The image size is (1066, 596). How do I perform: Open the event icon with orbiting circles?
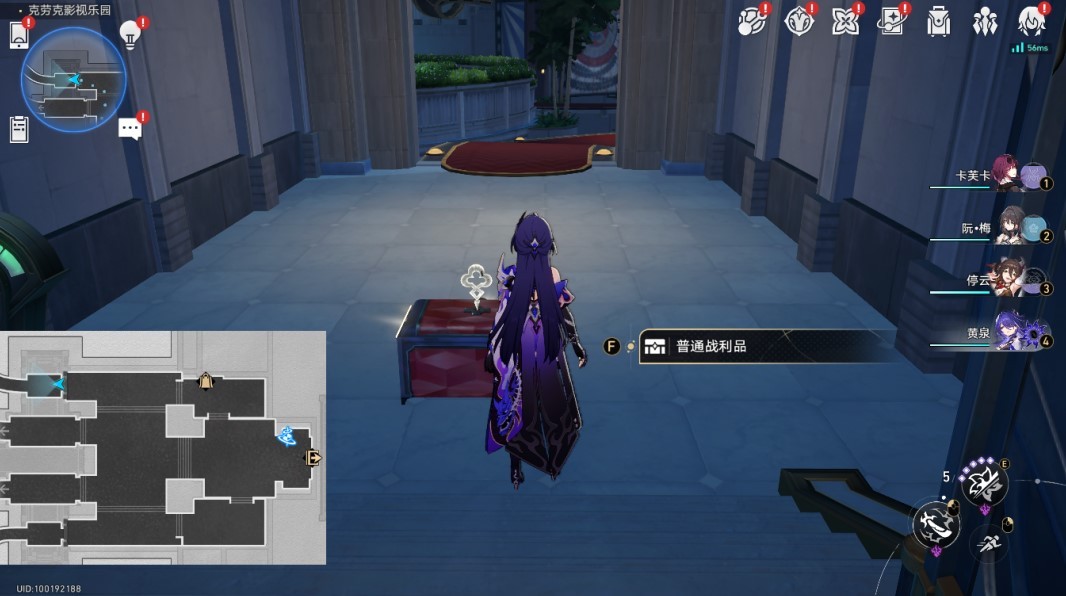tap(751, 21)
